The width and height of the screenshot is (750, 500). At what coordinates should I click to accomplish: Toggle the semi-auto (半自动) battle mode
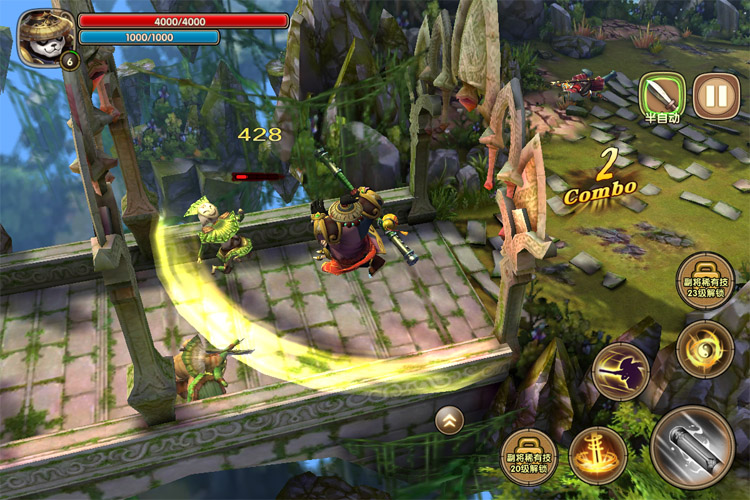(662, 97)
